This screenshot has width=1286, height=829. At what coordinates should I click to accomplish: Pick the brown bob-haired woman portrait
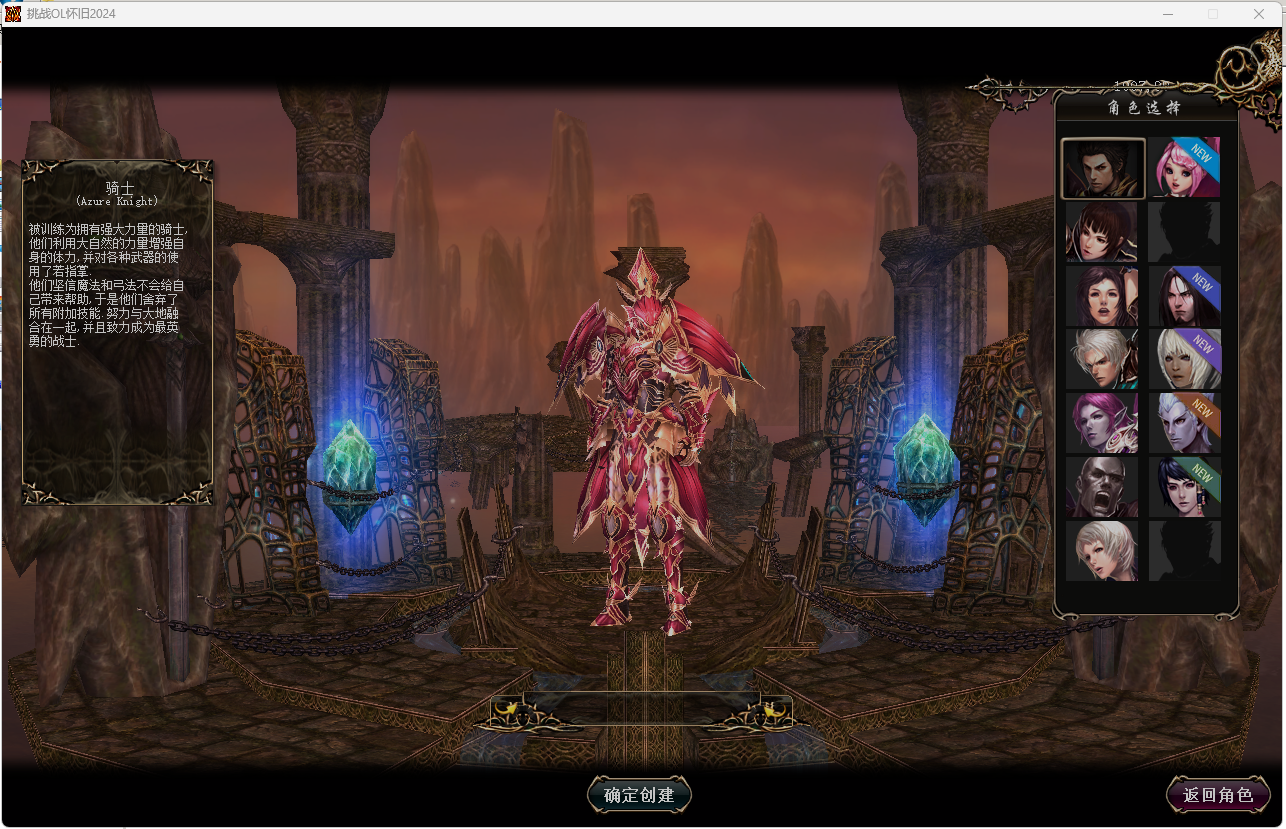point(1102,232)
